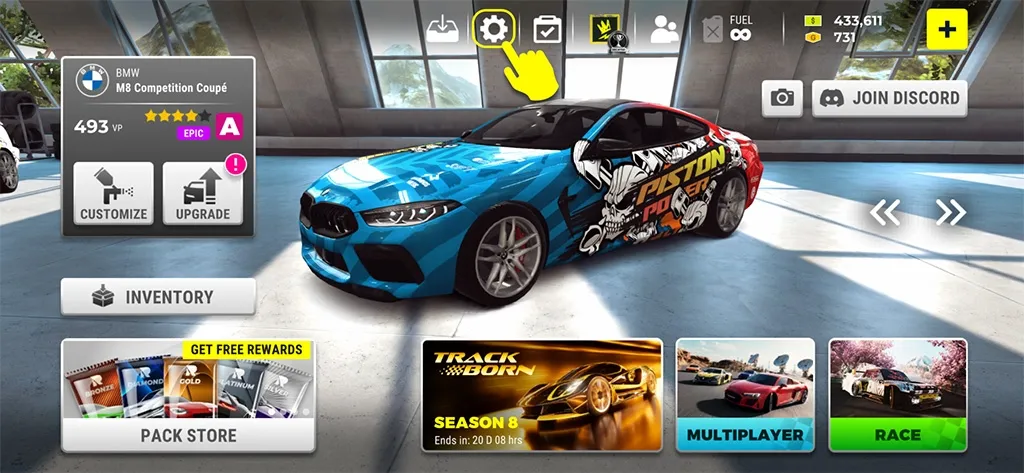This screenshot has height=473, width=1024.
Task: Tap the yellow plus currency button
Action: point(946,30)
